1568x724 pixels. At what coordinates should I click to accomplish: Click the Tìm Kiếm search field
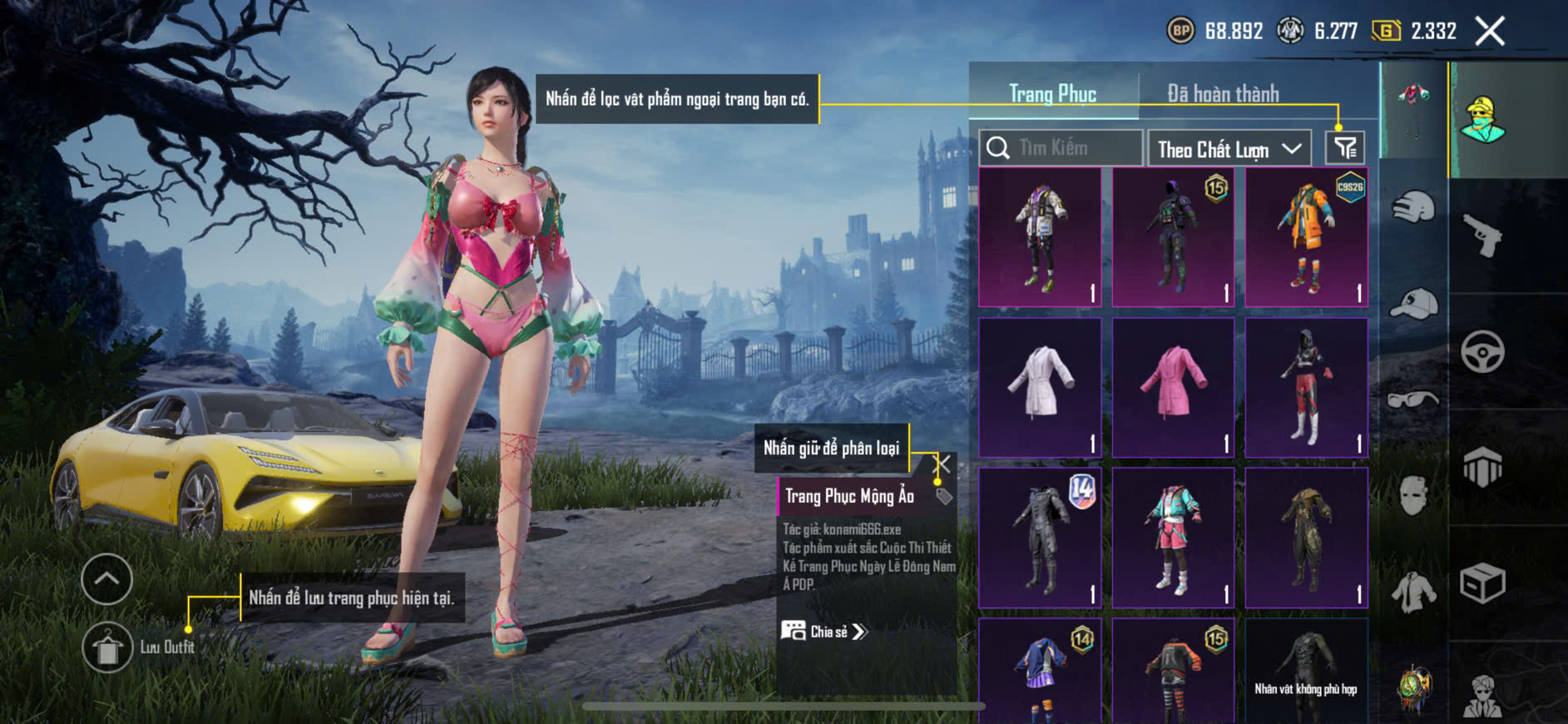click(x=1061, y=148)
